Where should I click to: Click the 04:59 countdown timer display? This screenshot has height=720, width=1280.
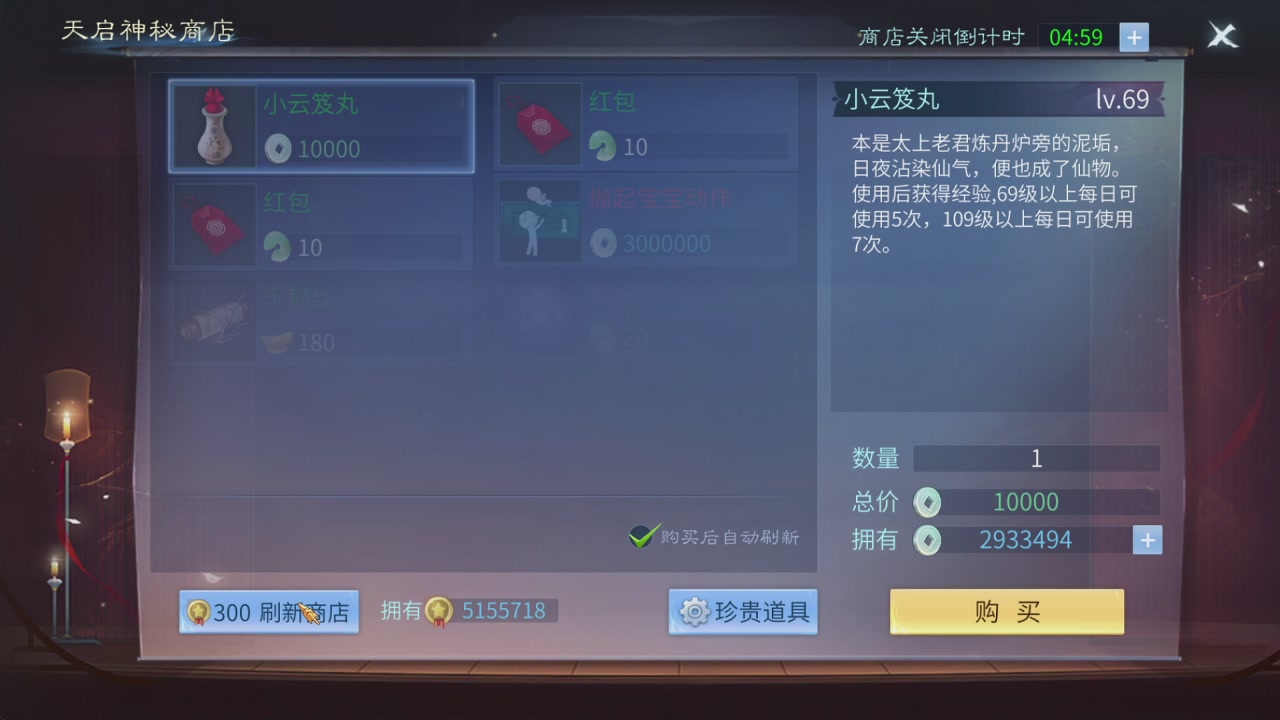pos(1076,37)
